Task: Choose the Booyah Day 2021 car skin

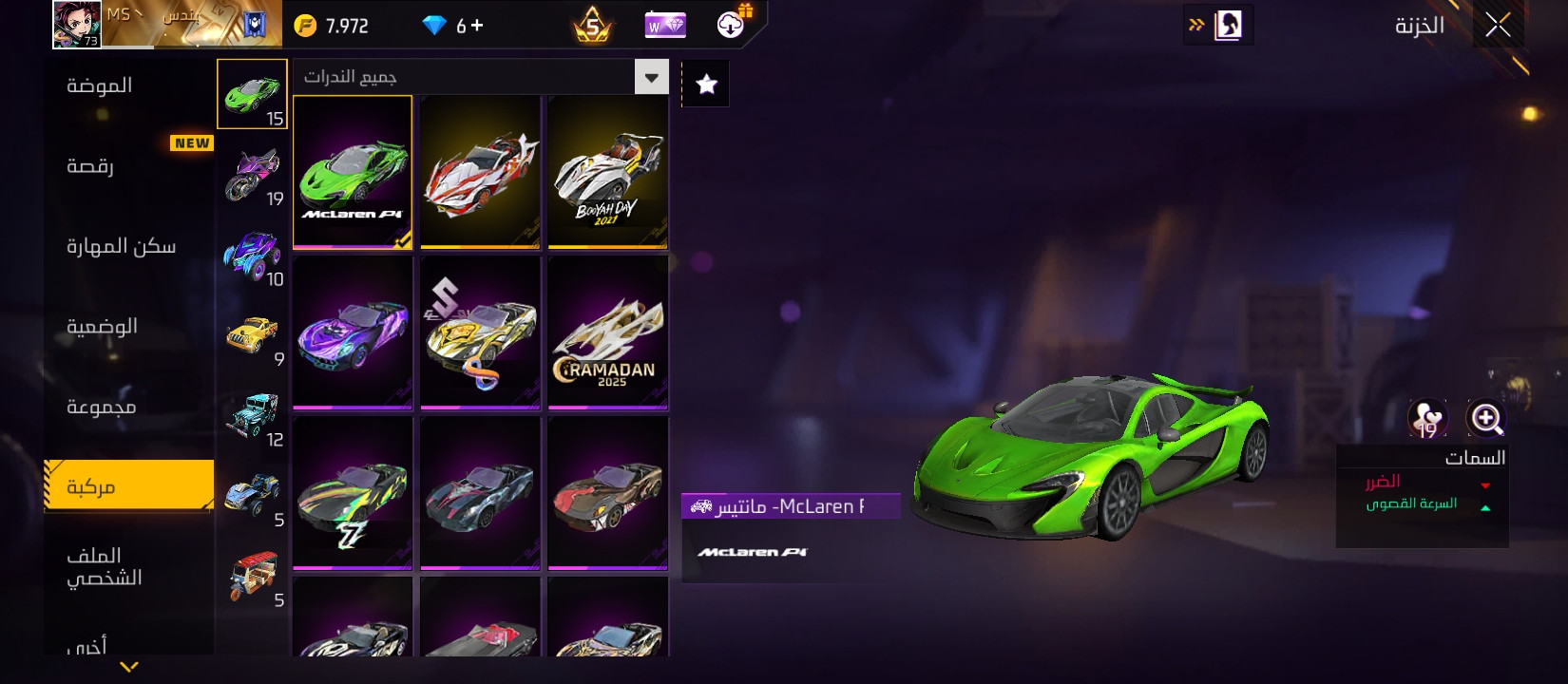Action: pos(607,172)
